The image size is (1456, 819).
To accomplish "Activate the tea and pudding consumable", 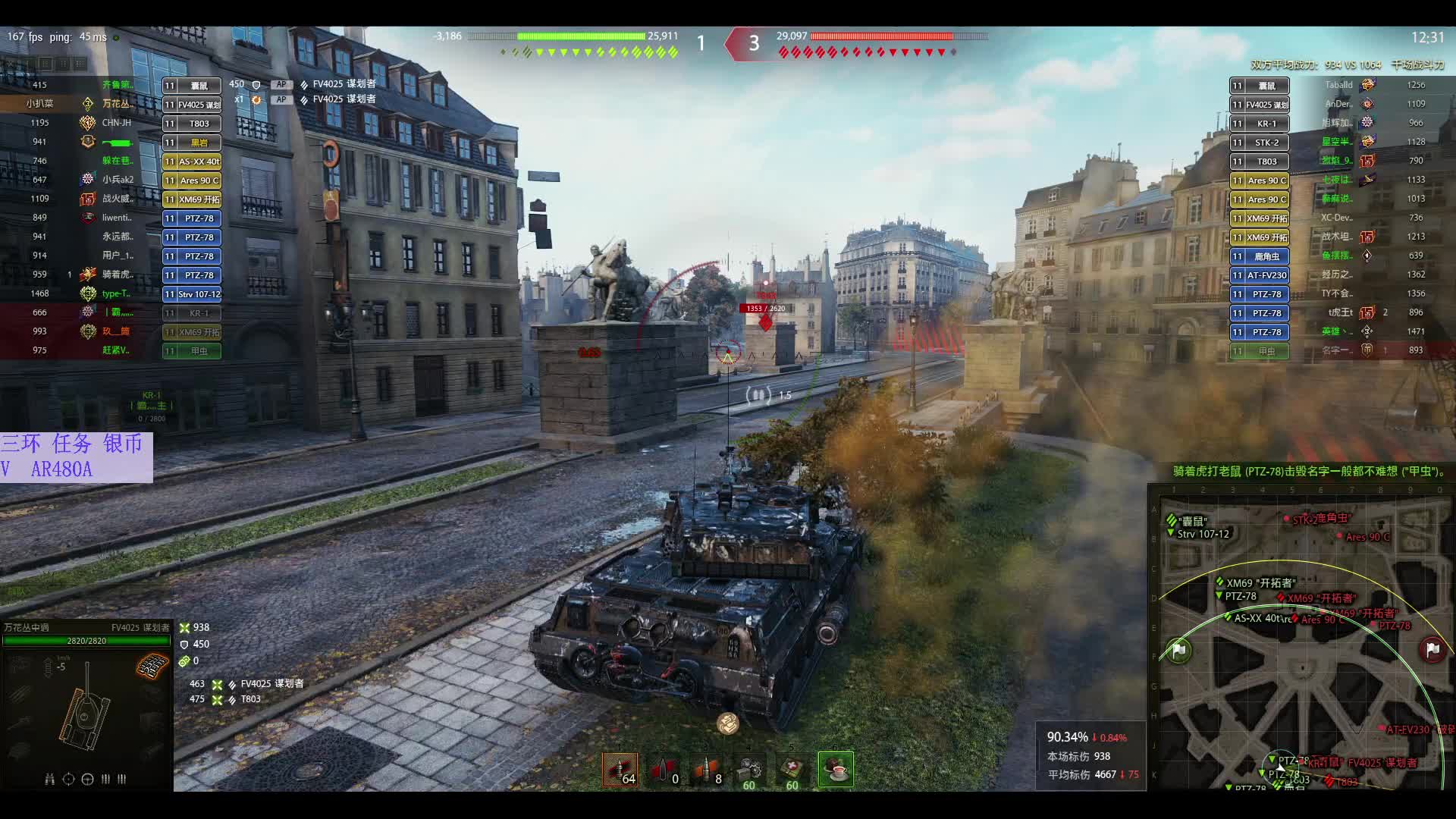I will (x=836, y=770).
